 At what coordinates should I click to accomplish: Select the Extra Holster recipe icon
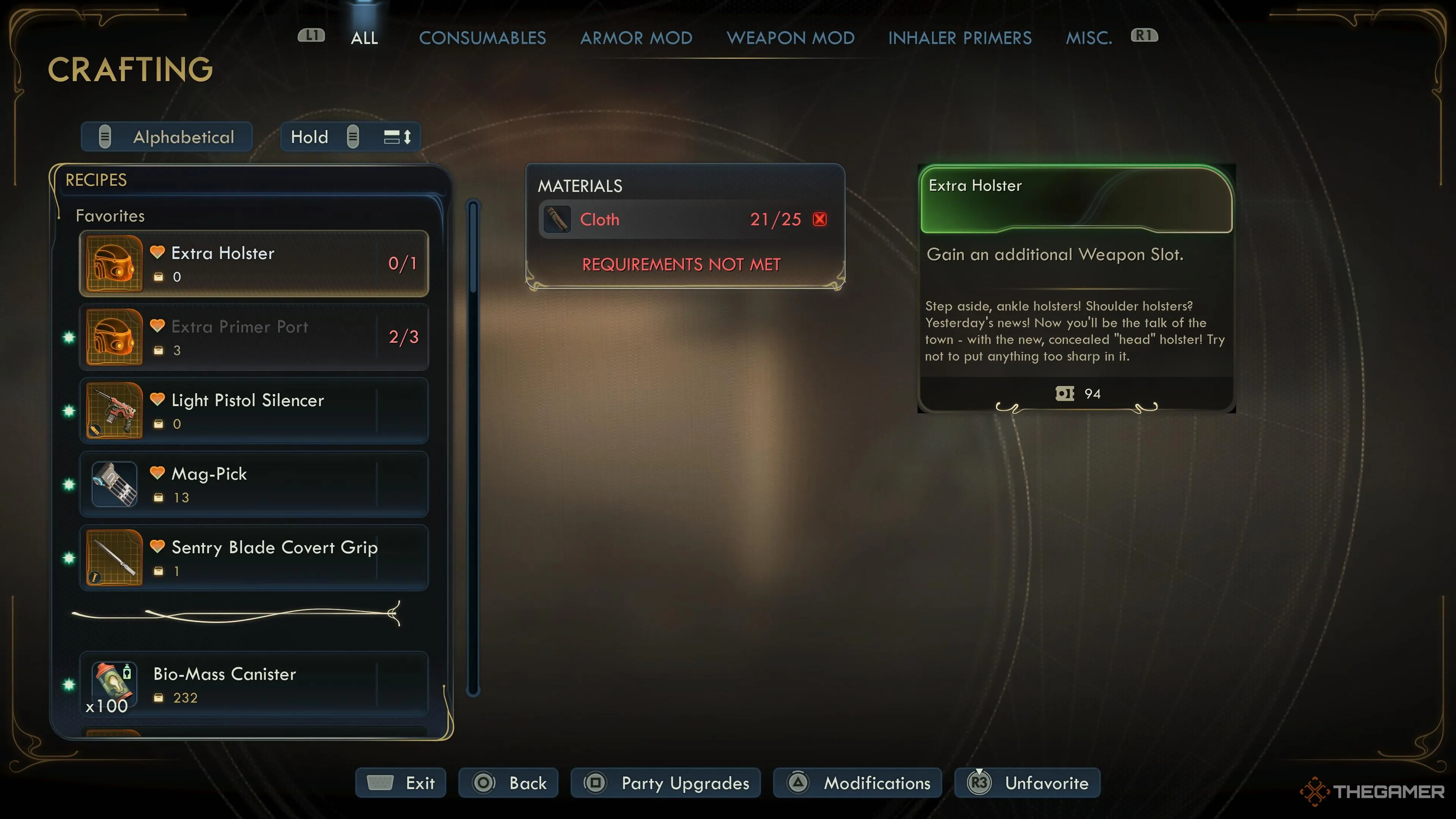pos(114,264)
